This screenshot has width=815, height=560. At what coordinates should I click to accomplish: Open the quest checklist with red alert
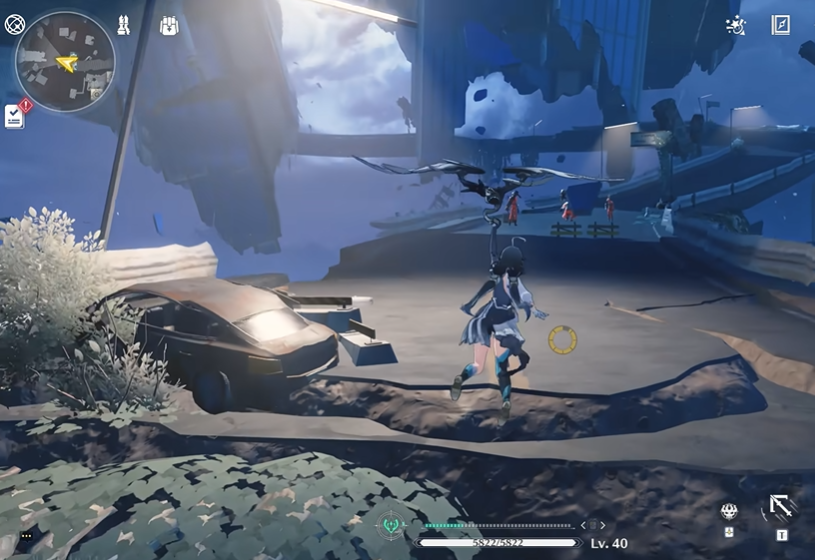click(16, 114)
